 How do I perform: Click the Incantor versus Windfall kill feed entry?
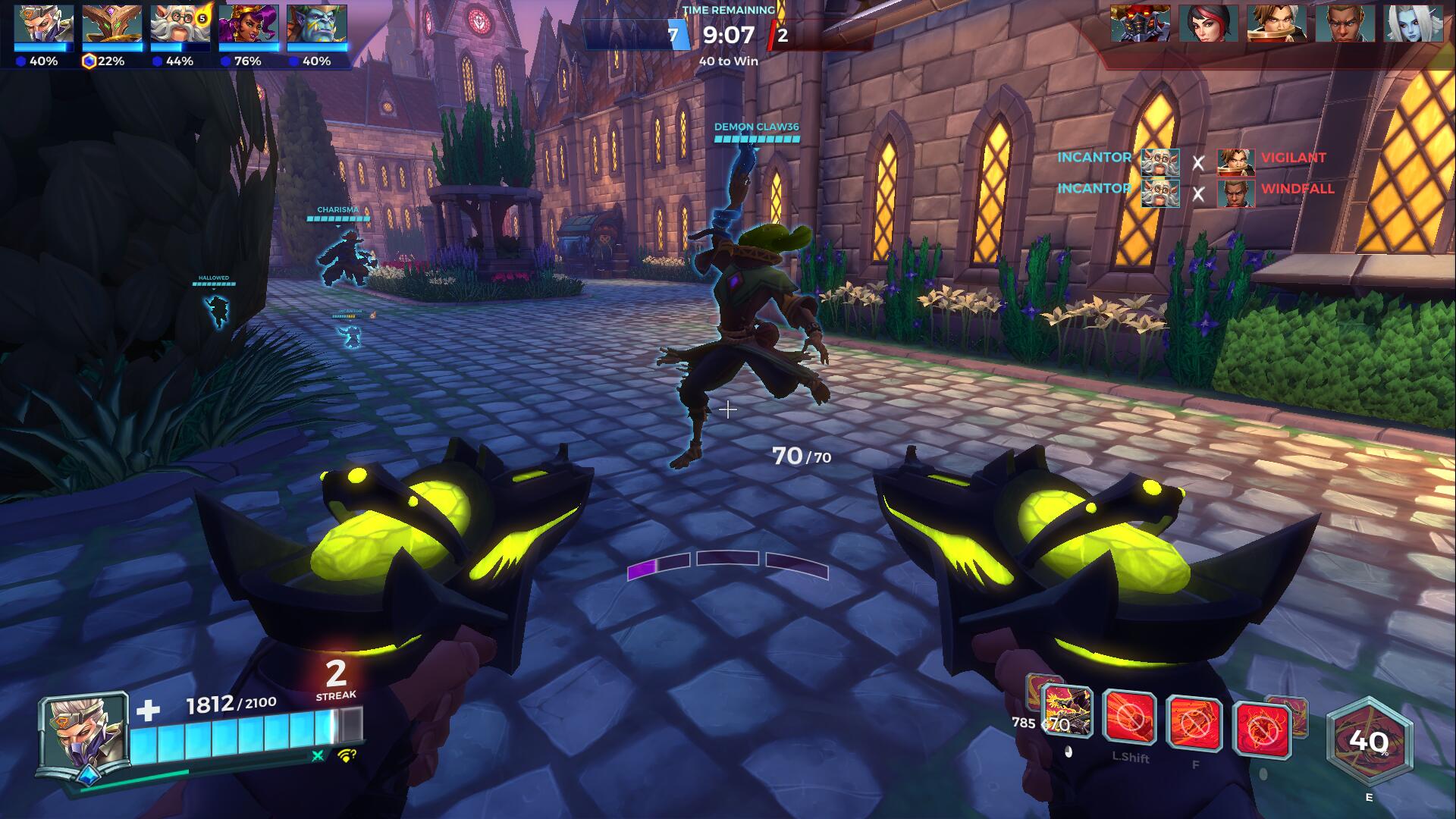[x=1194, y=192]
